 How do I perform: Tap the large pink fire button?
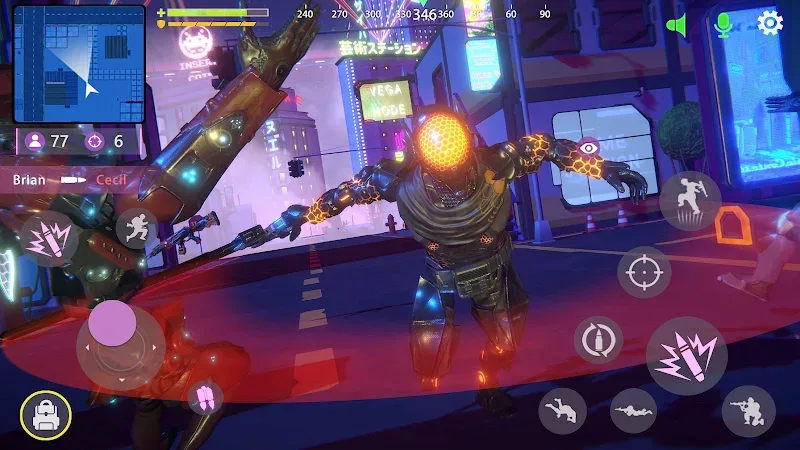(x=686, y=356)
